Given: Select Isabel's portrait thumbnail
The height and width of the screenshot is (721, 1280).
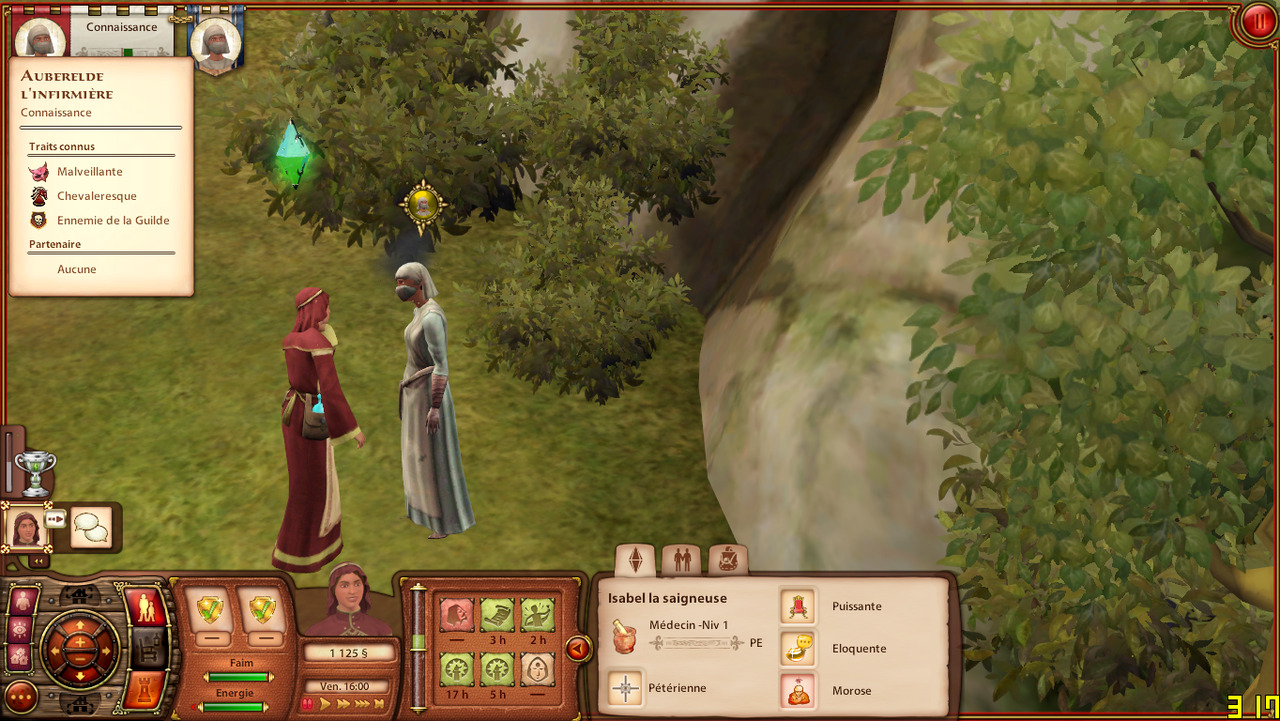Looking at the screenshot, I should tap(25, 526).
